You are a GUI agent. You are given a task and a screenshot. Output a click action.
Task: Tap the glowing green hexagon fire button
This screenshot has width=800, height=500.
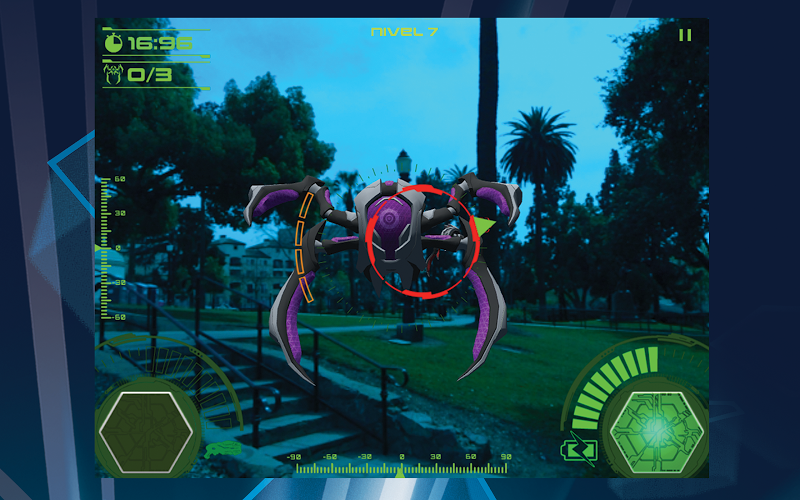point(656,429)
